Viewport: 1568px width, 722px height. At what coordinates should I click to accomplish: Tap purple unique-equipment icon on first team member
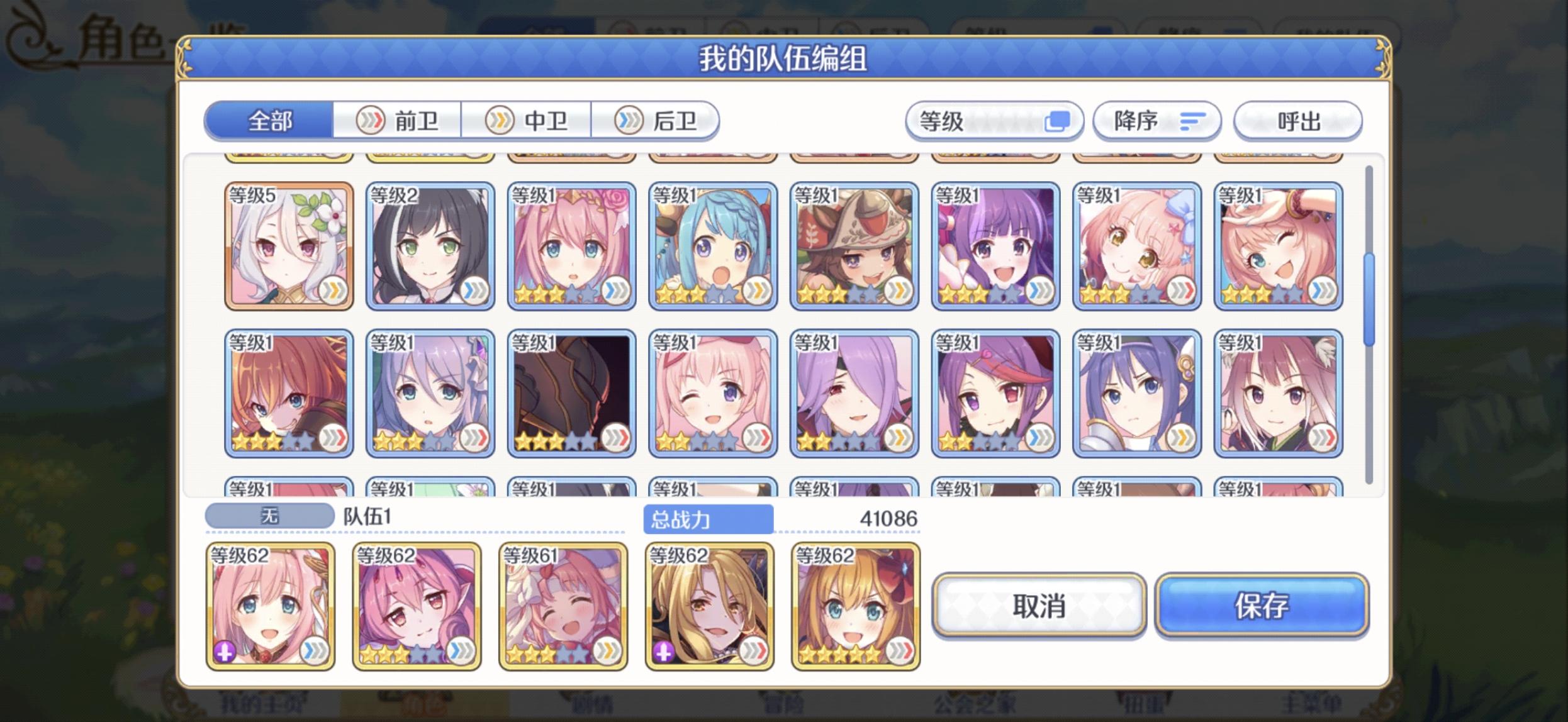(225, 652)
